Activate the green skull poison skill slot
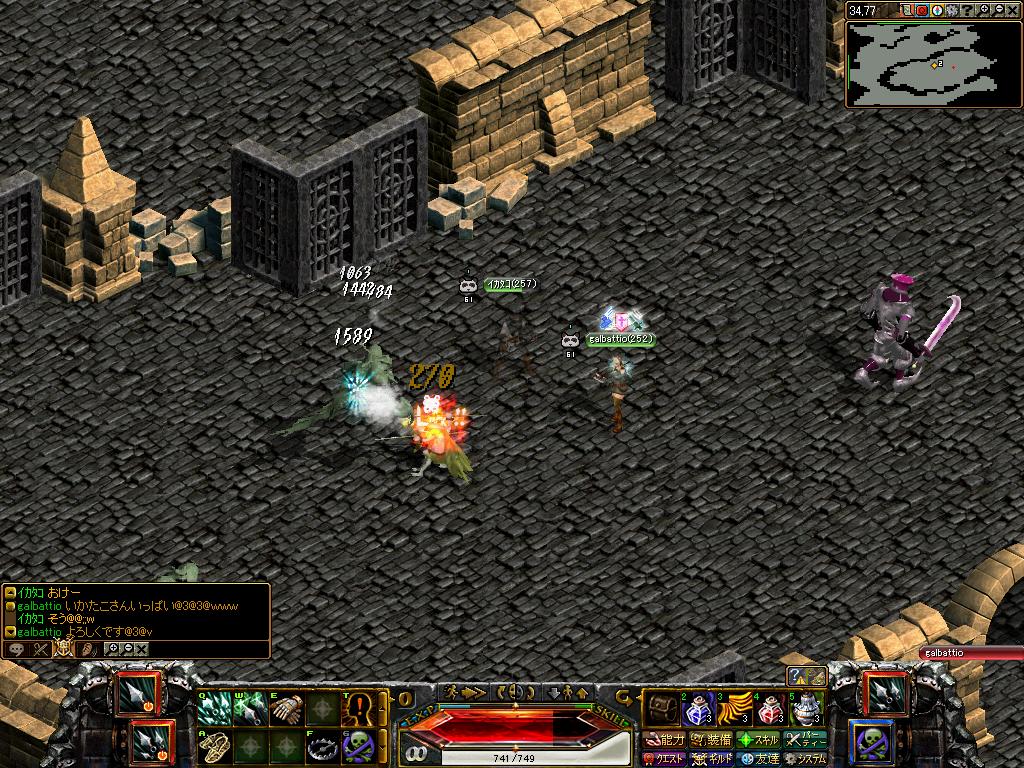1024x768 pixels. click(357, 746)
